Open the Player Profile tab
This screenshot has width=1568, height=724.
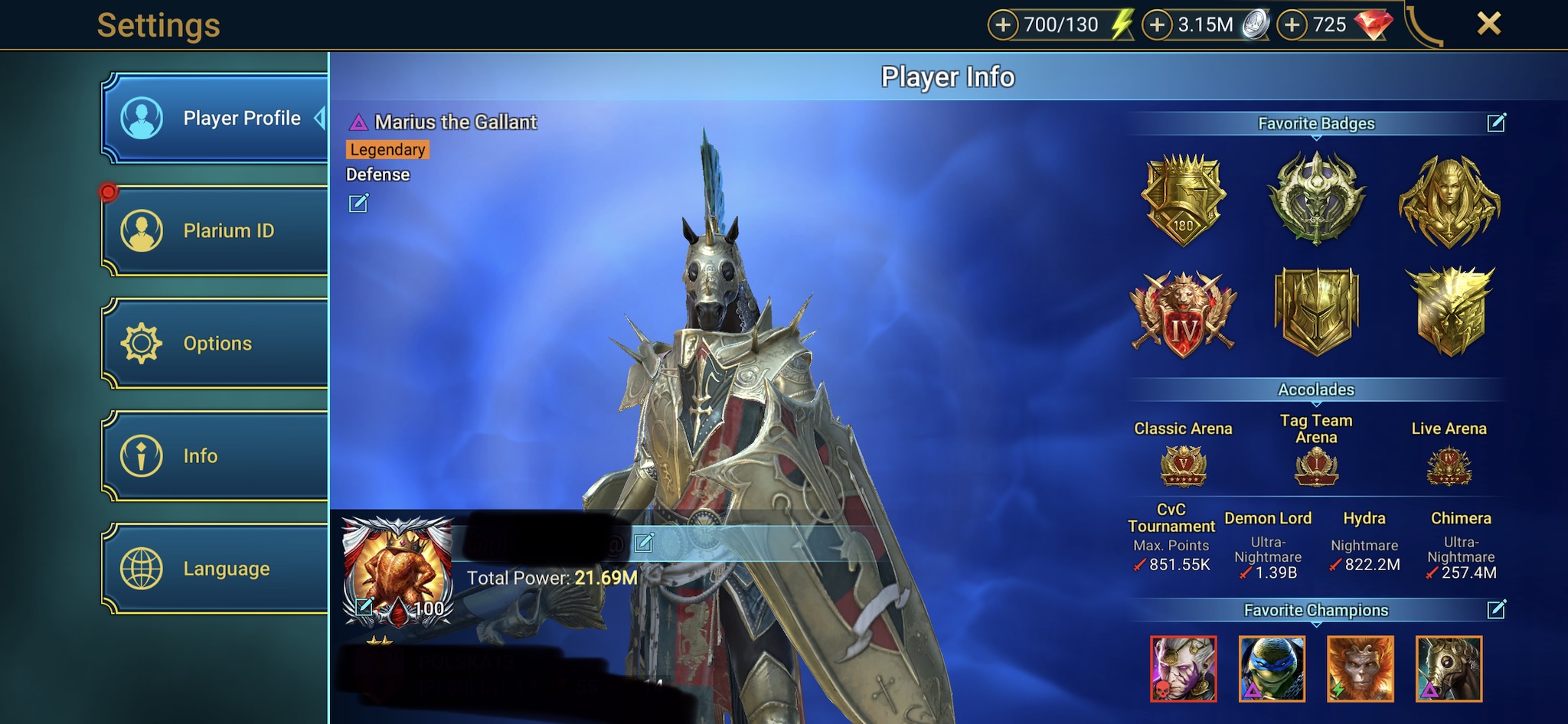[x=214, y=118]
